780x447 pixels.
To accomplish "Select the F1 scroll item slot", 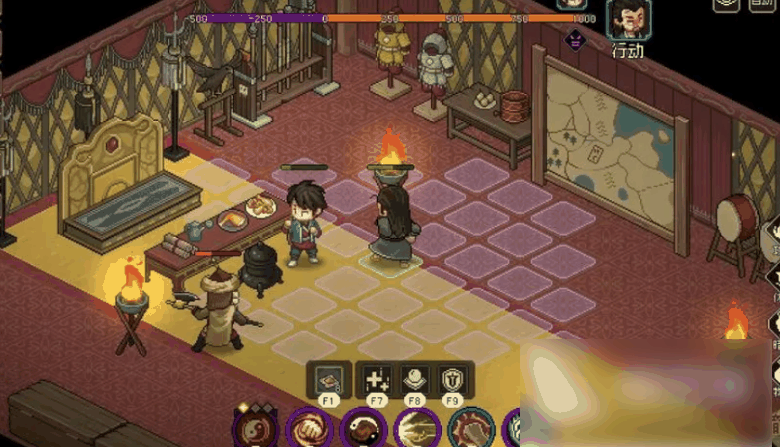I will click(x=328, y=379).
